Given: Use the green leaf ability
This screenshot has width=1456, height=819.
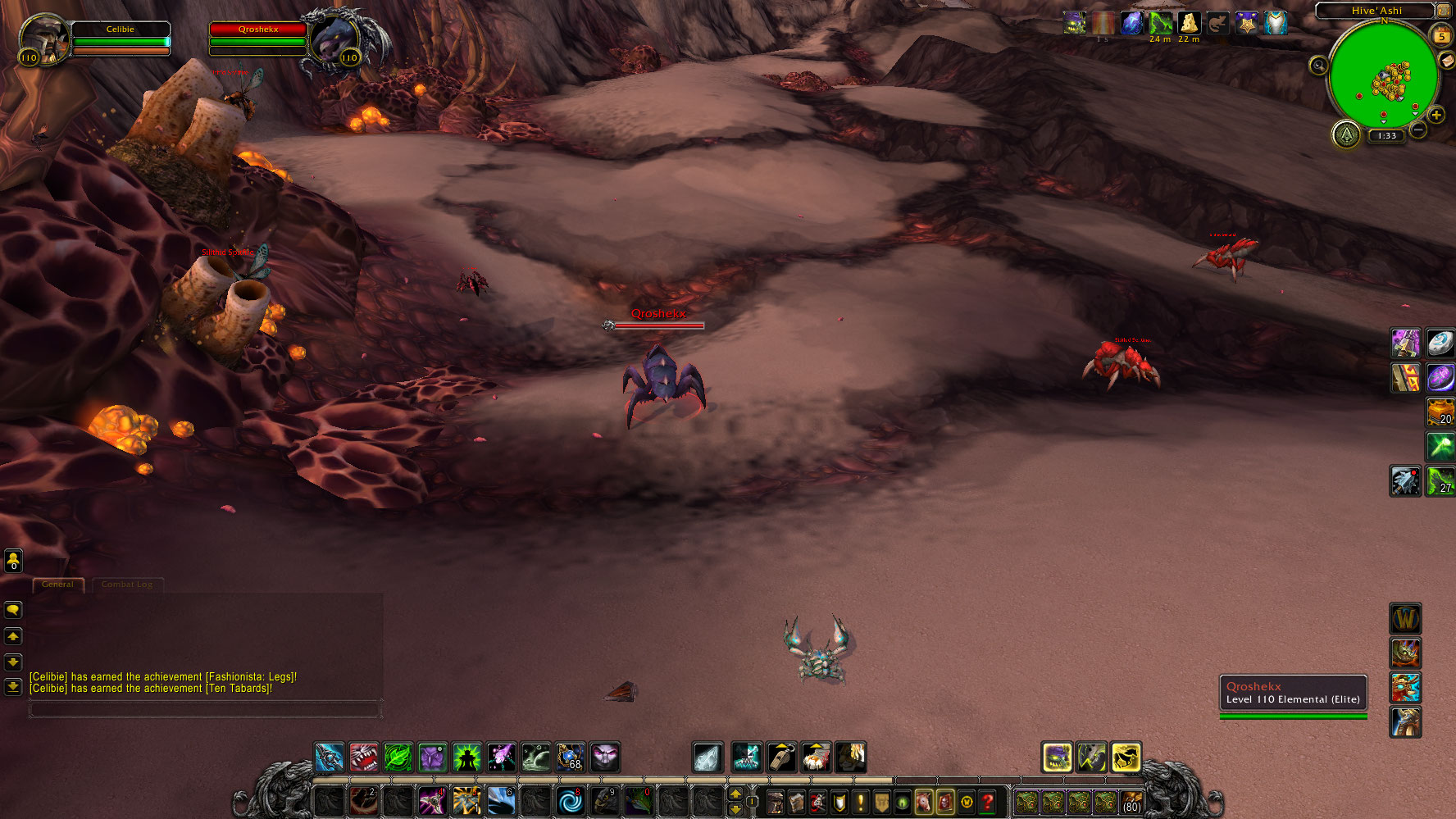Looking at the screenshot, I should (398, 758).
